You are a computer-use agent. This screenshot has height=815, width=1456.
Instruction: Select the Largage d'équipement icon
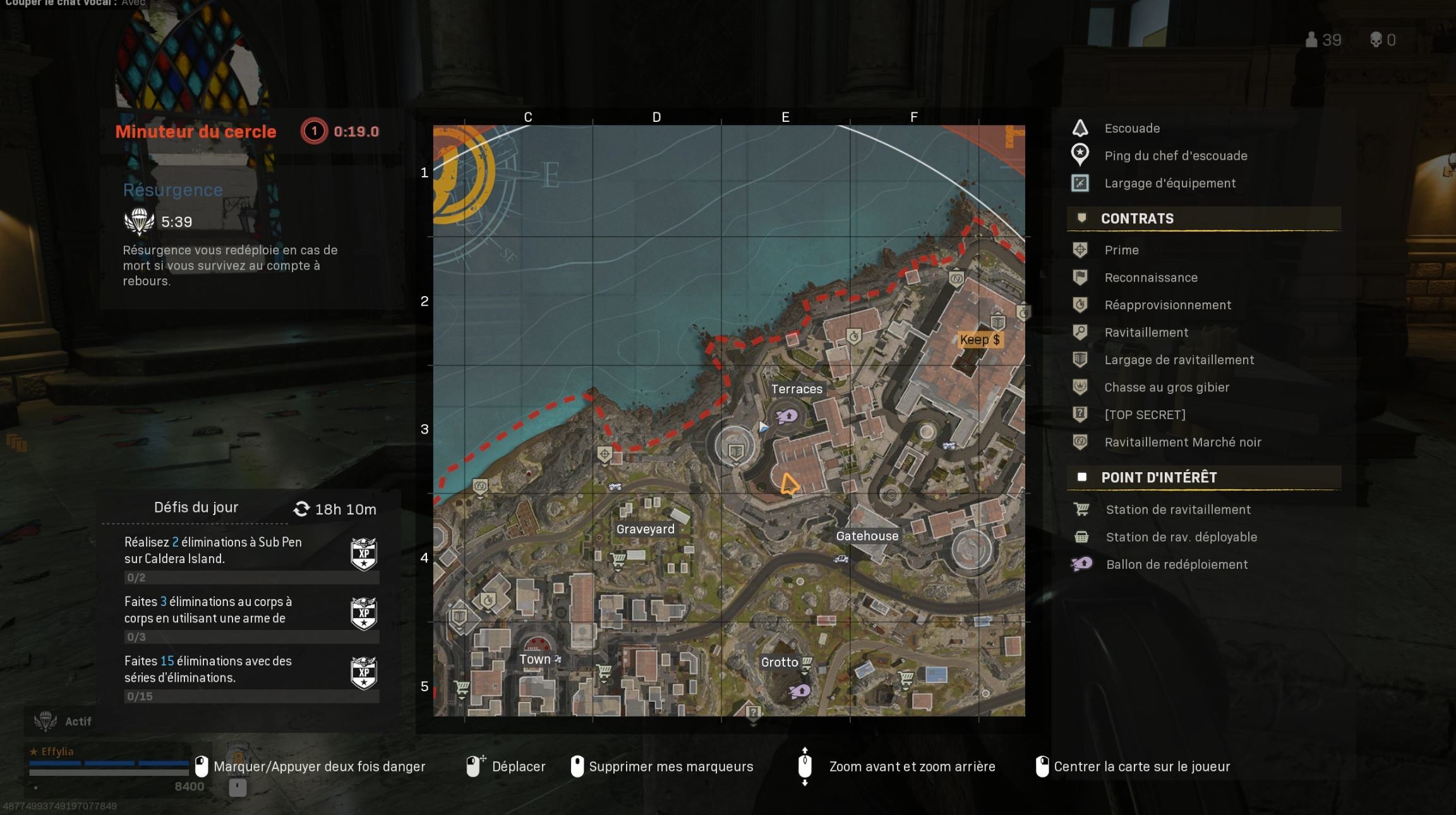1080,183
